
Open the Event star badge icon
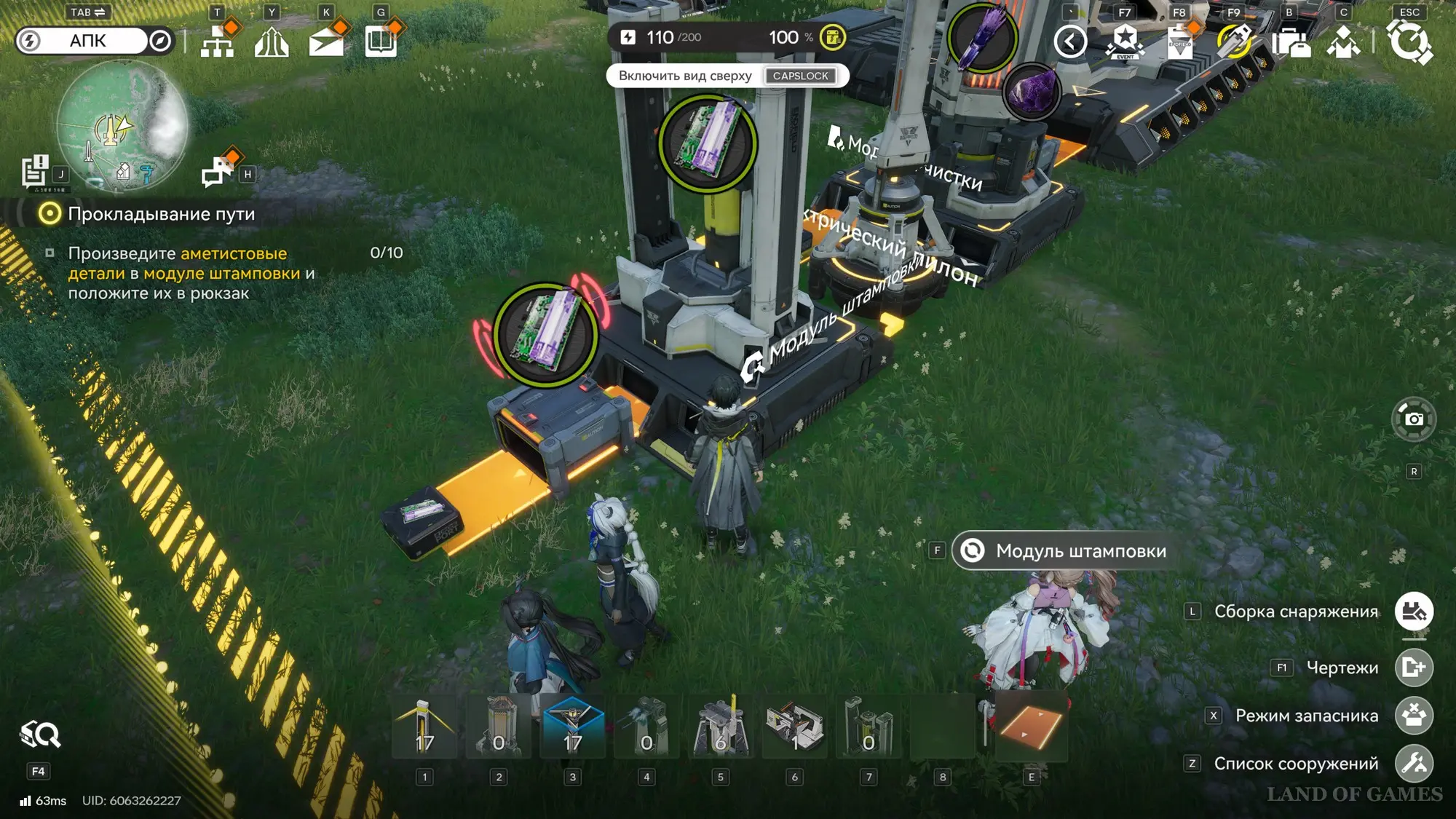pos(1125,41)
